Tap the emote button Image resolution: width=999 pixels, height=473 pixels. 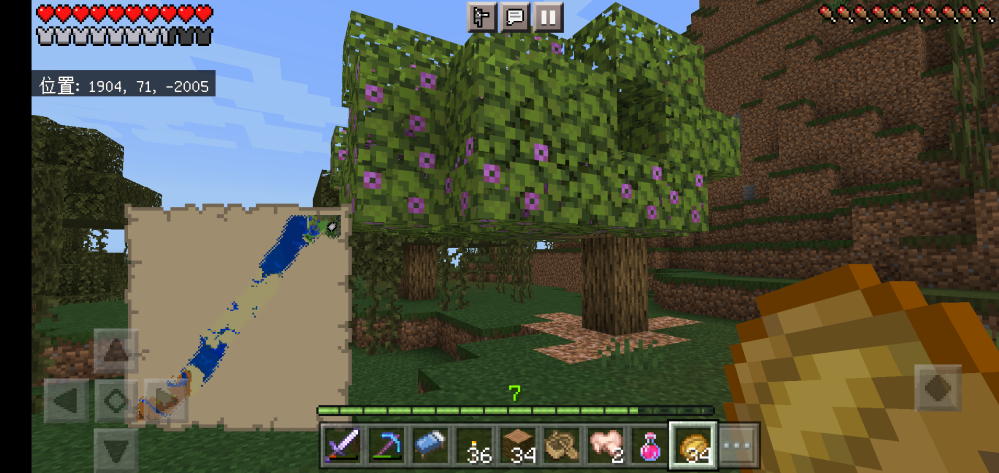point(482,17)
